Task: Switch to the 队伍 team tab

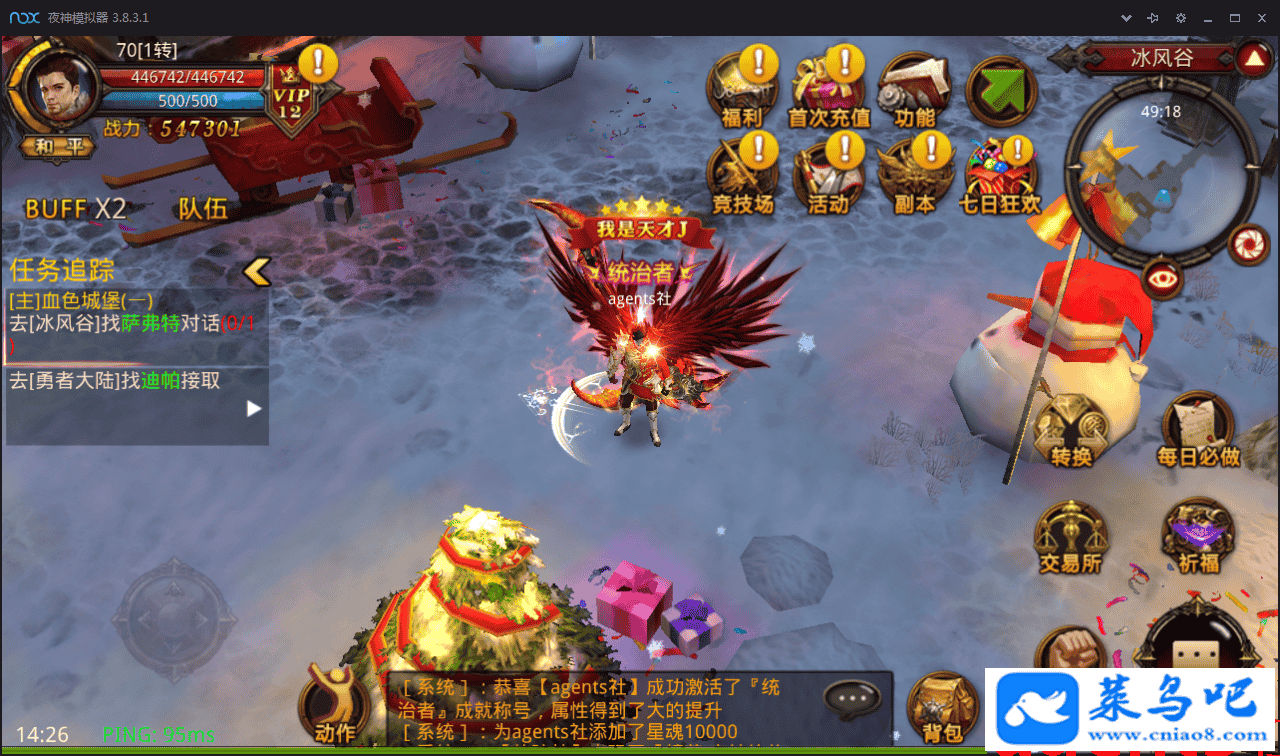Action: 203,208
